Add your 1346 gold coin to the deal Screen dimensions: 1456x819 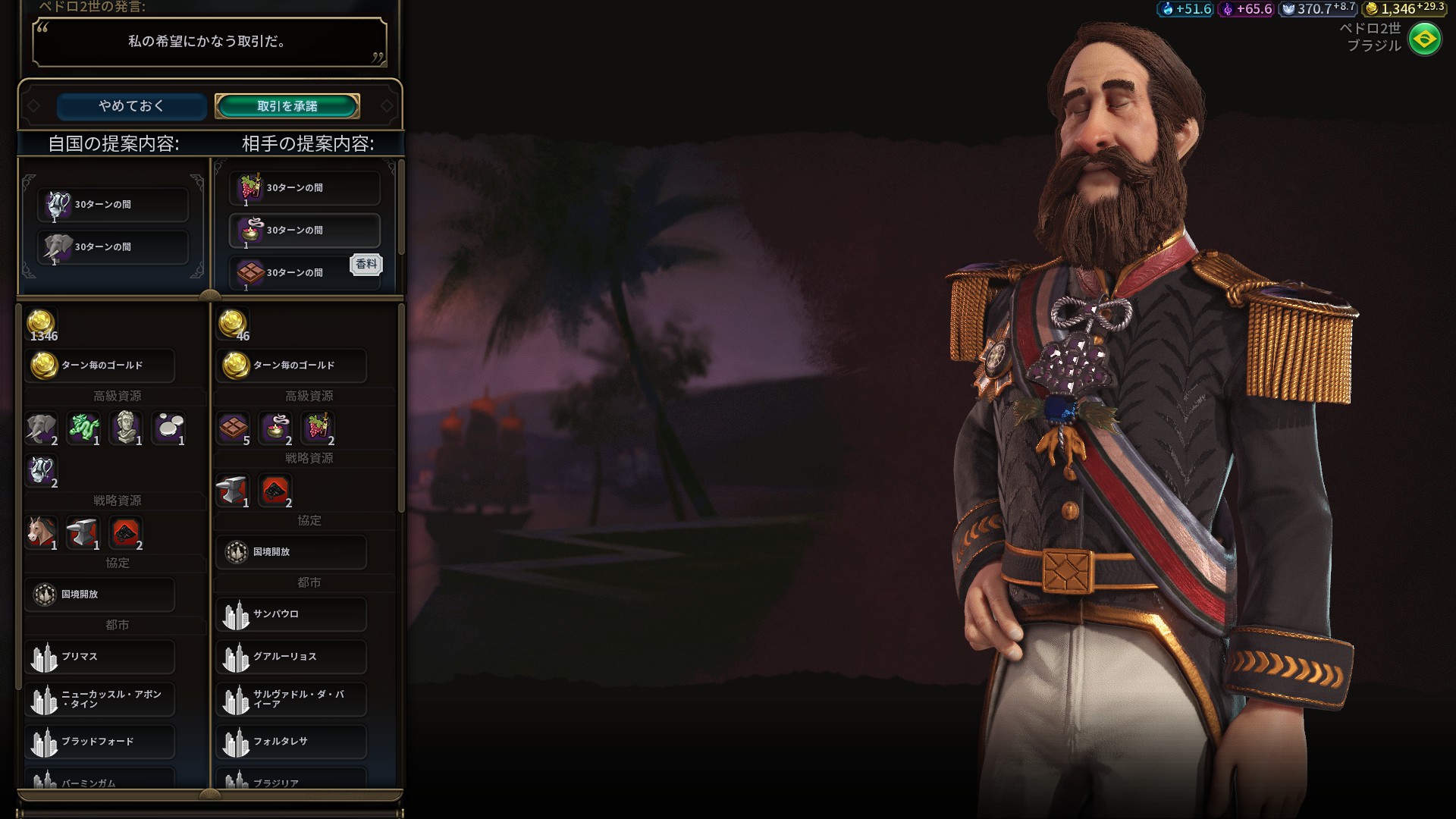[42, 324]
